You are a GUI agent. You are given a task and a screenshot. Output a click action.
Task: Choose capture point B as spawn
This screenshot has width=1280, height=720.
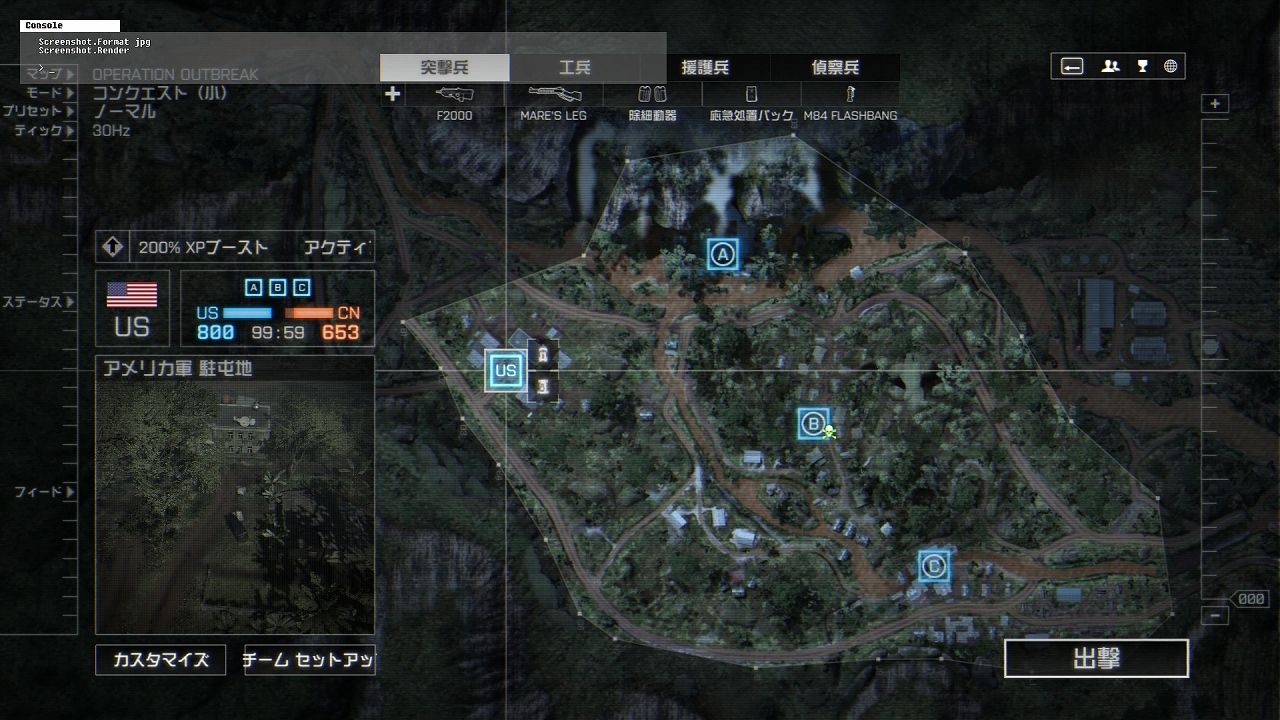point(813,424)
